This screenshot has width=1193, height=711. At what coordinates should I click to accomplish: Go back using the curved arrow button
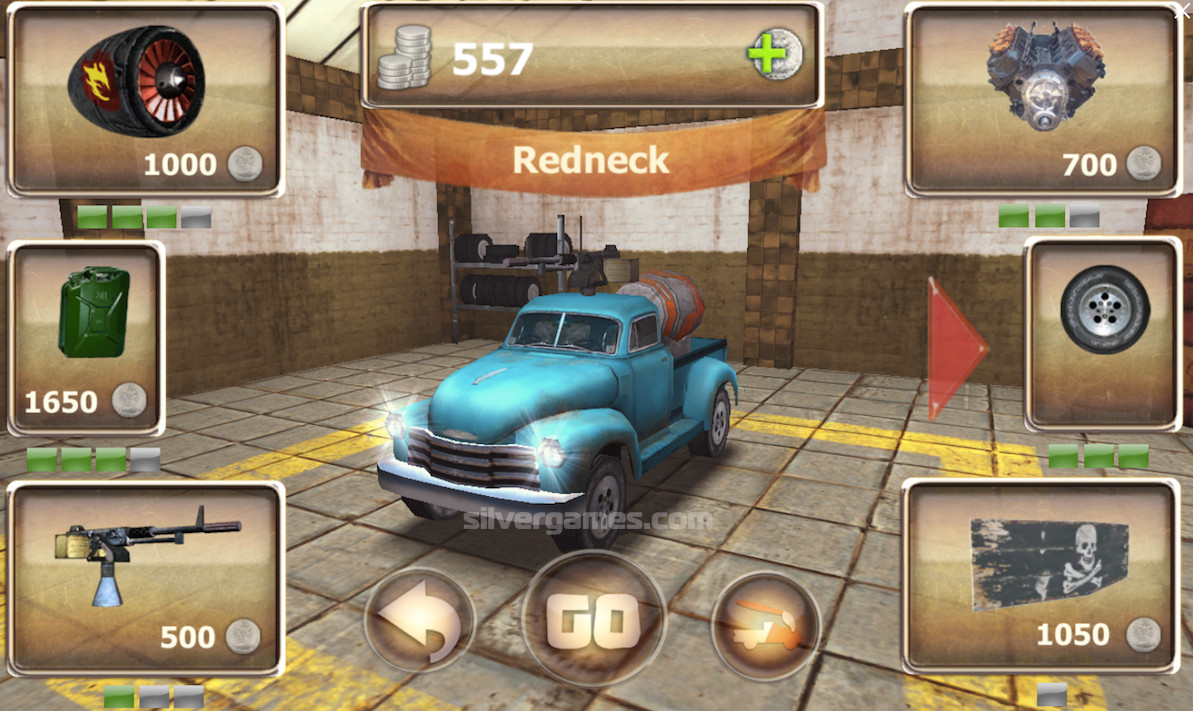click(419, 624)
